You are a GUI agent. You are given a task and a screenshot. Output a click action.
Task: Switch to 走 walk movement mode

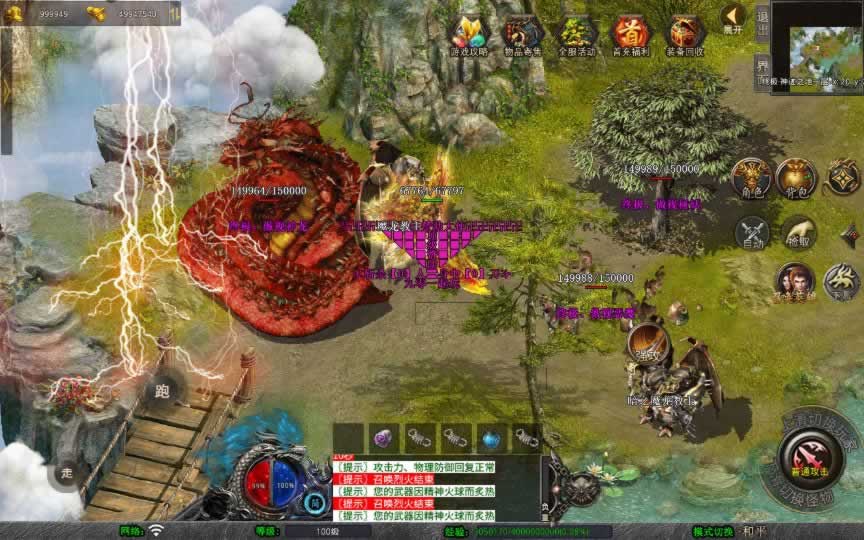tap(67, 472)
